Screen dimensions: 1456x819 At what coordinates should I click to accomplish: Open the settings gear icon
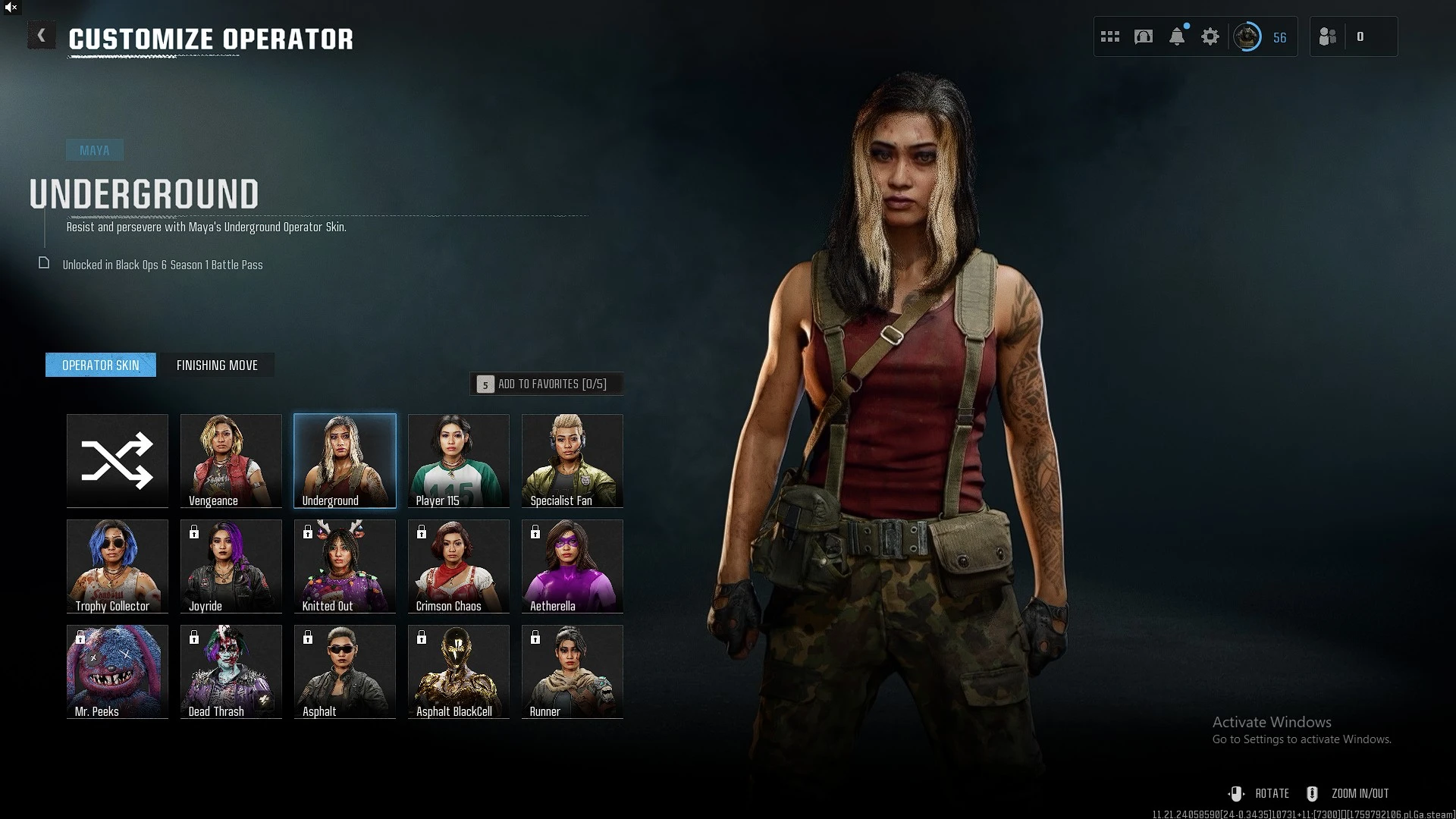[x=1210, y=36]
